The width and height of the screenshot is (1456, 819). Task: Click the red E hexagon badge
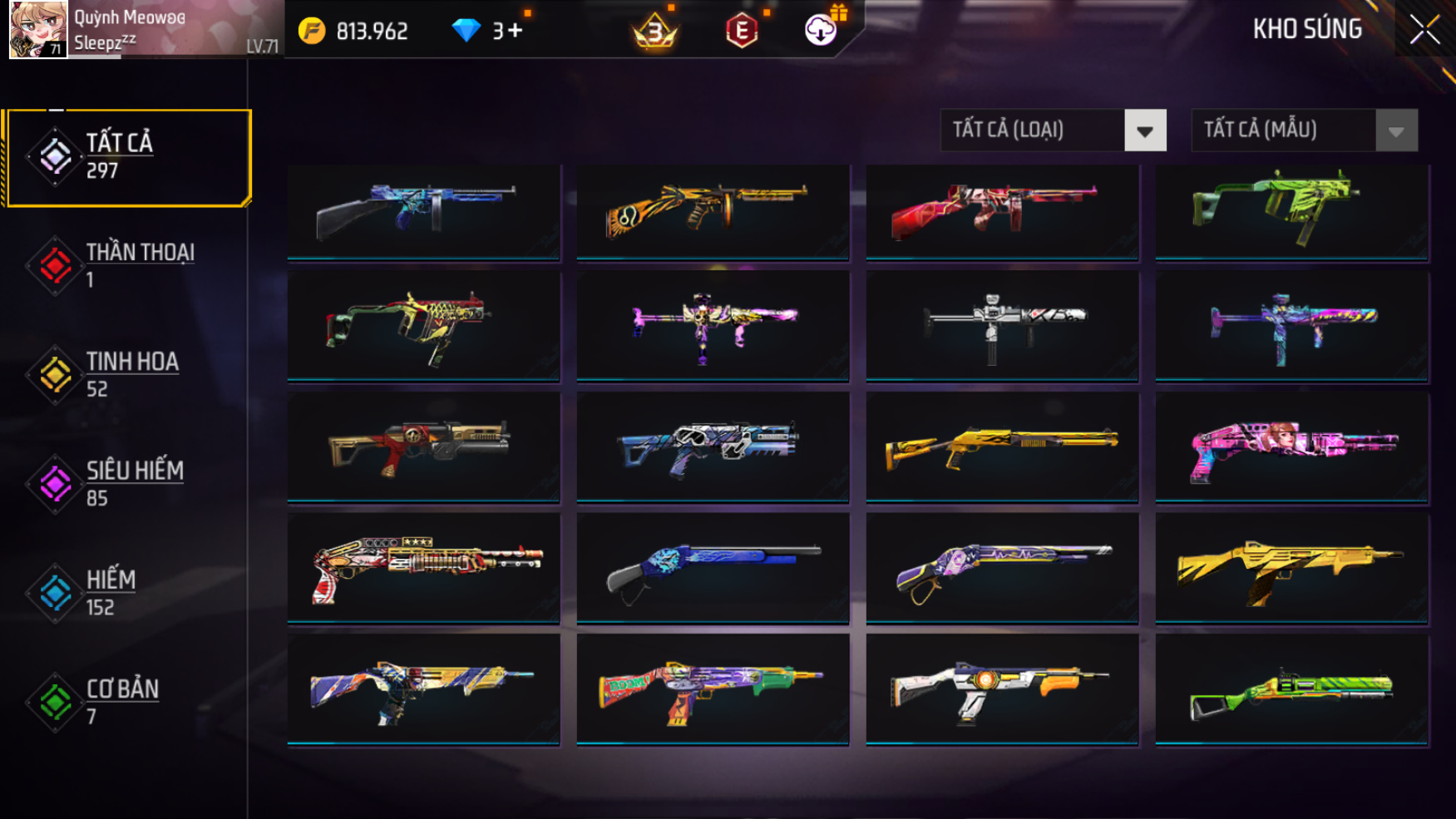(741, 32)
